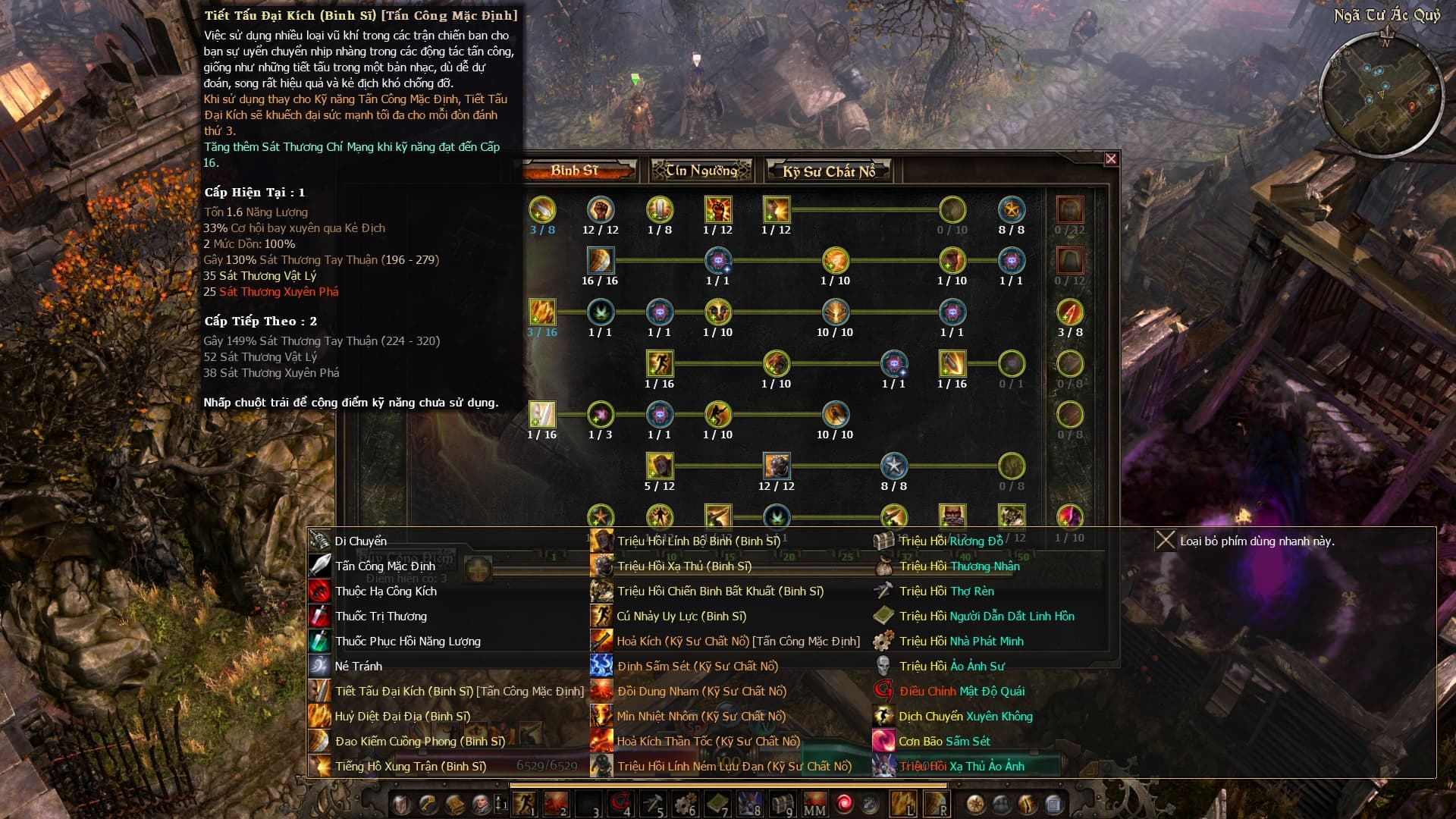1456x819 pixels.
Task: Choose Triệu Hồi Rương Đồ
Action: [x=950, y=541]
